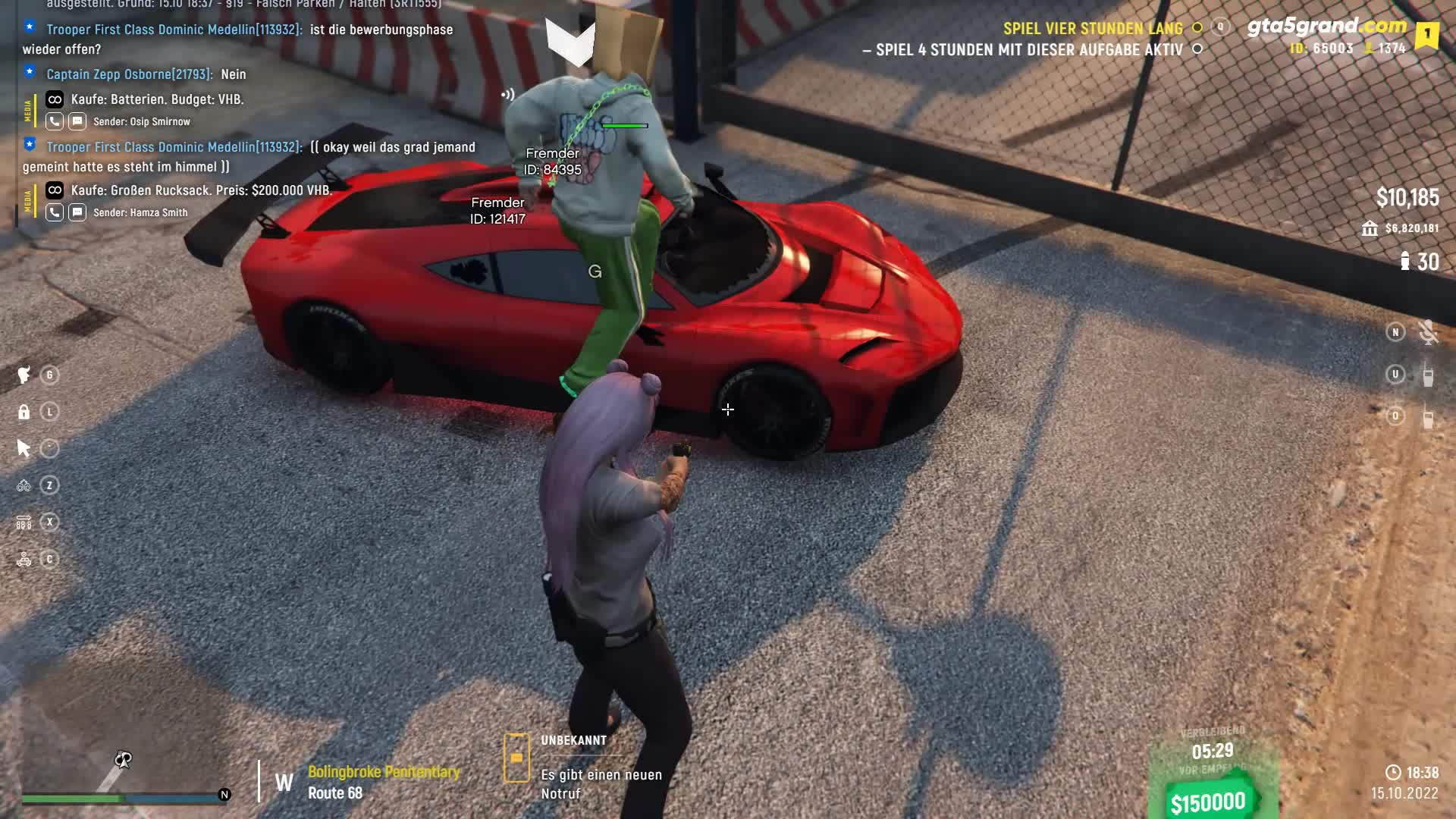Activate the mouse cursor mode icon

click(x=24, y=449)
